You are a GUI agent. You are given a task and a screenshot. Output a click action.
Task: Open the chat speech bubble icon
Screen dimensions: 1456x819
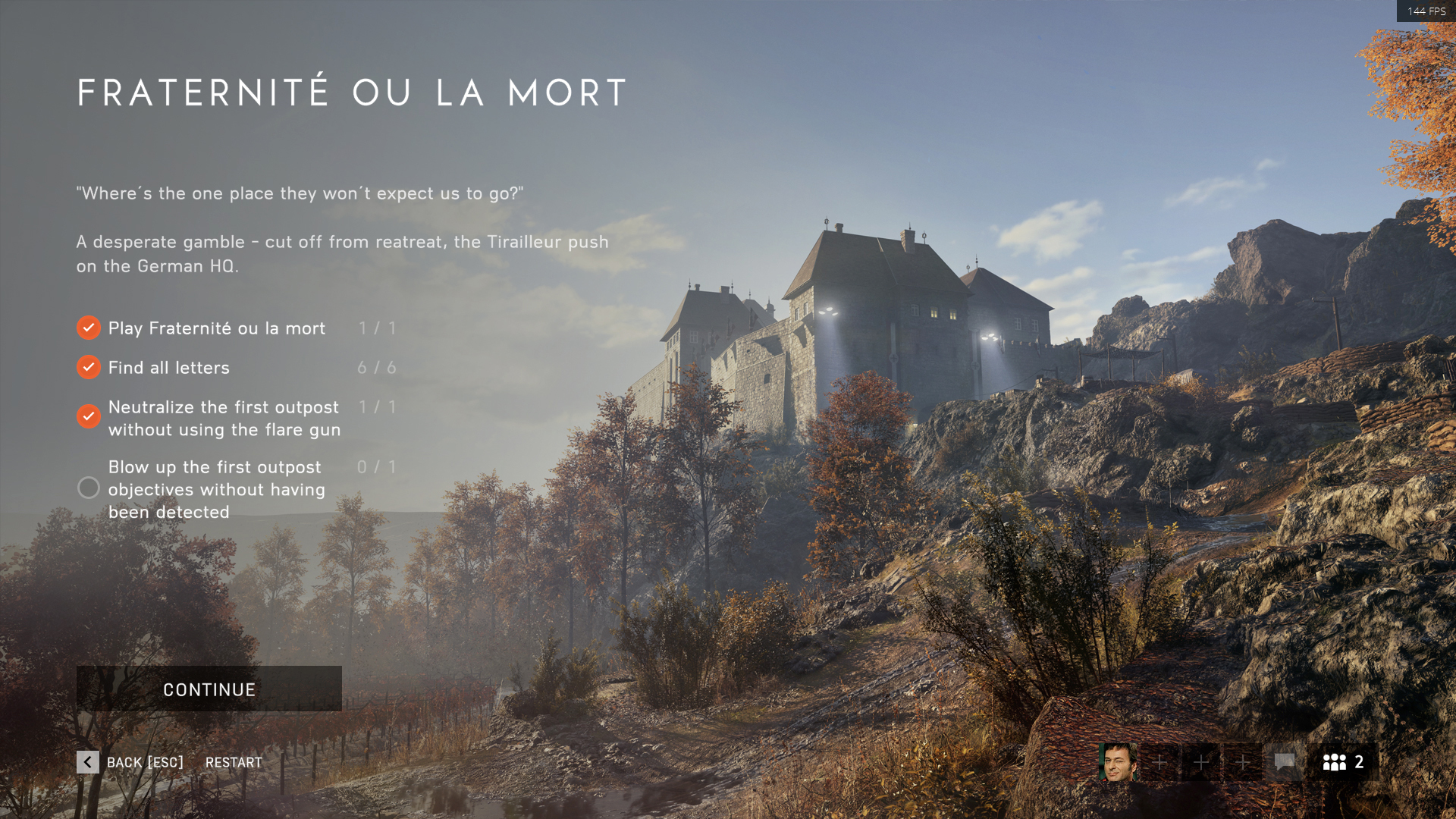[x=1284, y=761]
